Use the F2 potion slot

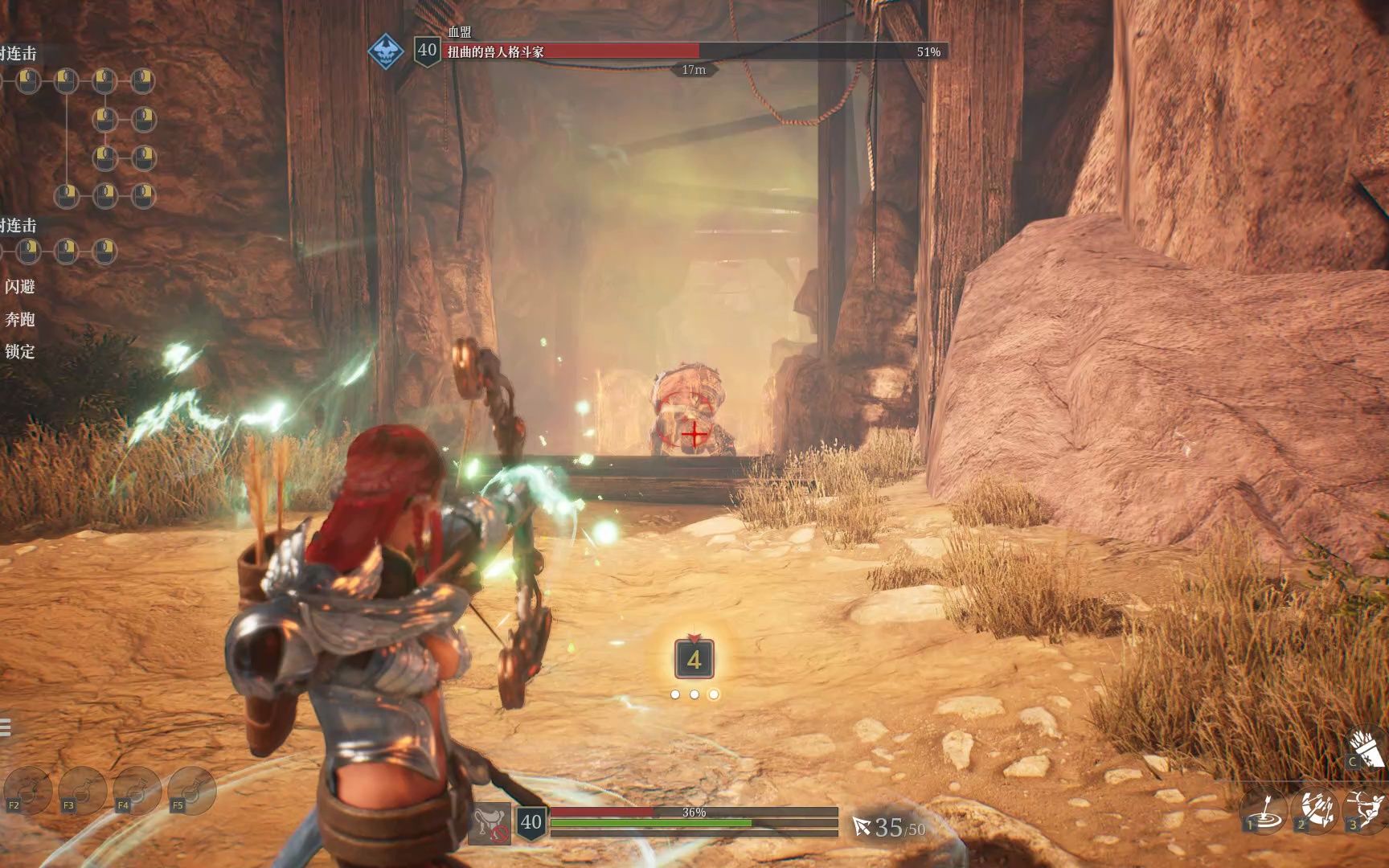tap(28, 790)
